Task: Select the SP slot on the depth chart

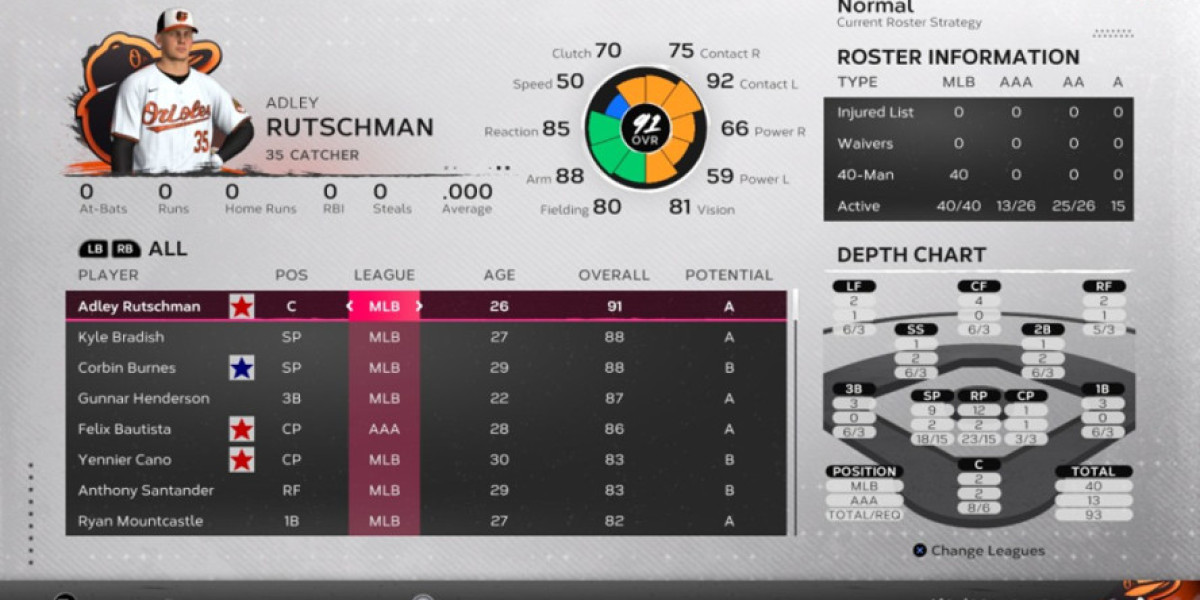Action: [x=932, y=396]
